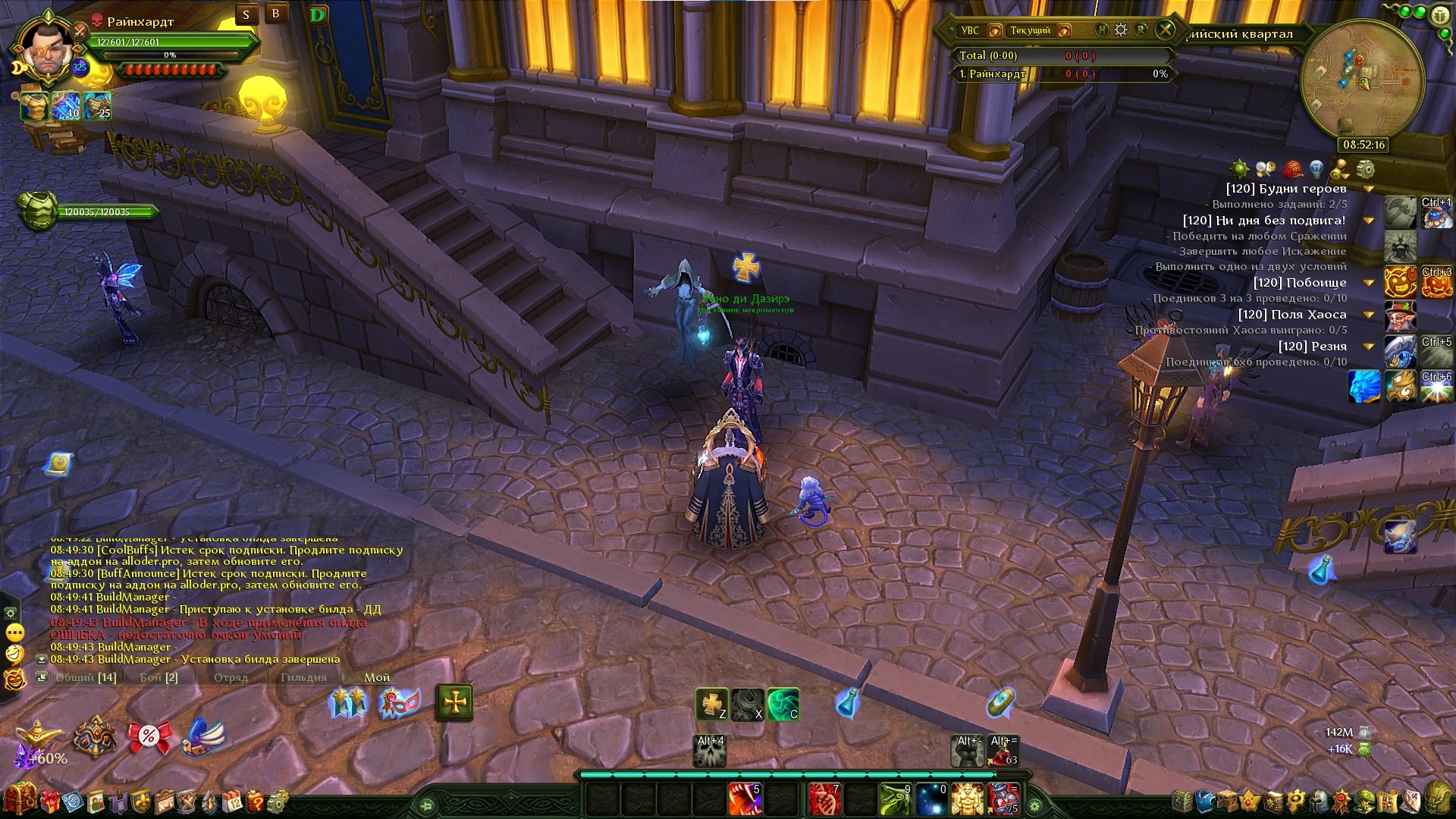Open the Поля Хаоса quest entry
The width and height of the screenshot is (1456, 819).
point(1292,315)
